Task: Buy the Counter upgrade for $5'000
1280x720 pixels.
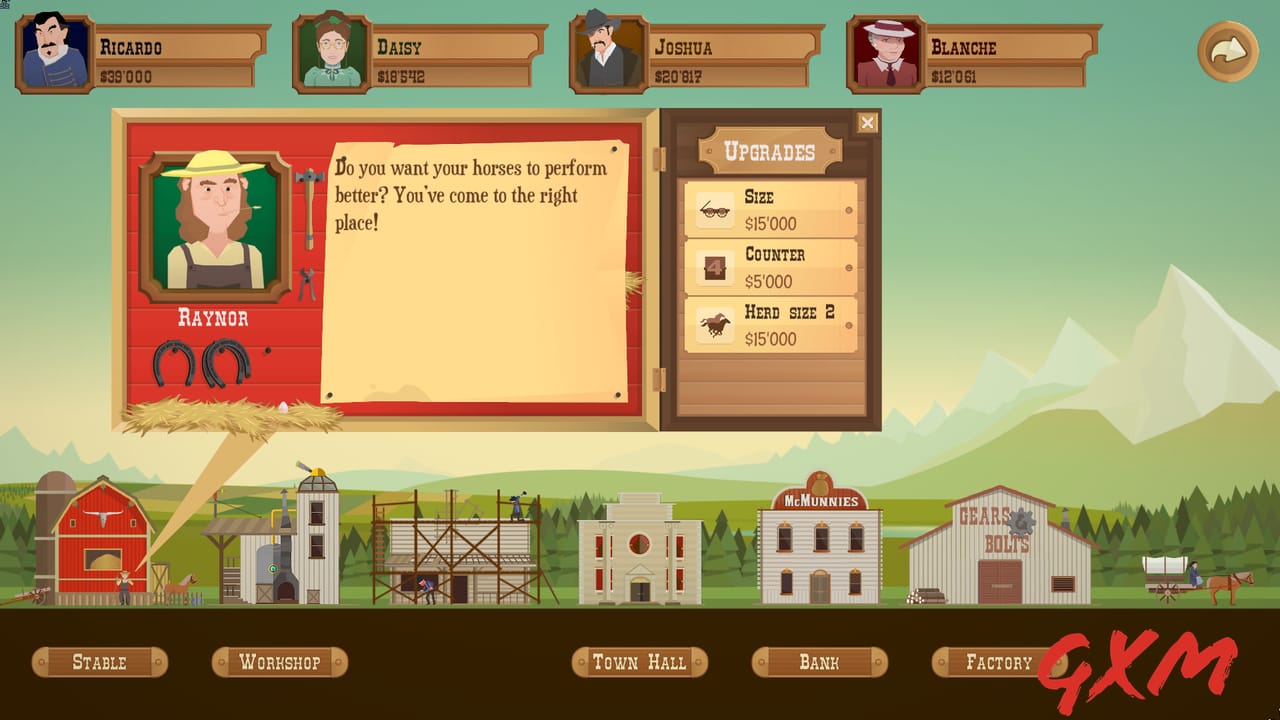Action: pos(770,266)
